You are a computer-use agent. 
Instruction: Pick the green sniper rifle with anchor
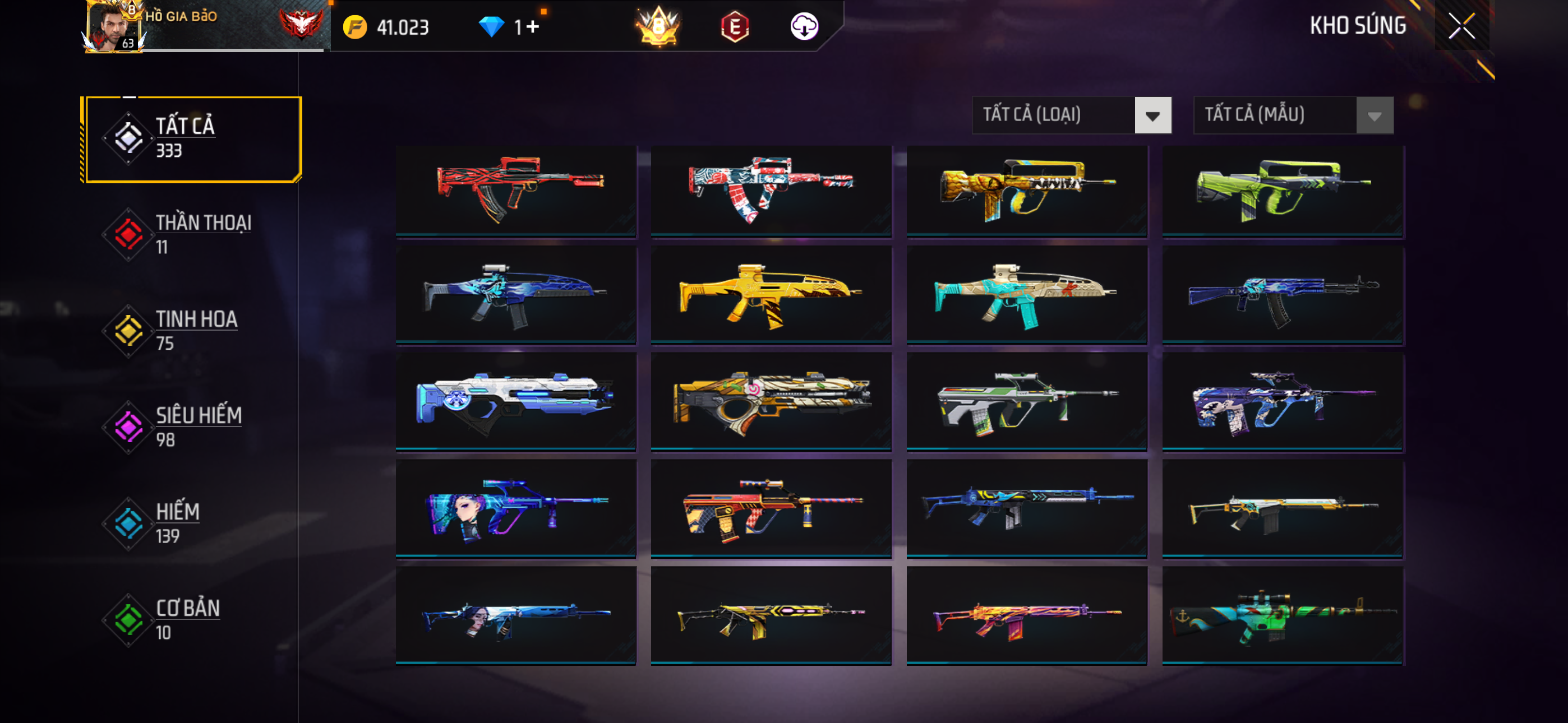(x=1283, y=615)
